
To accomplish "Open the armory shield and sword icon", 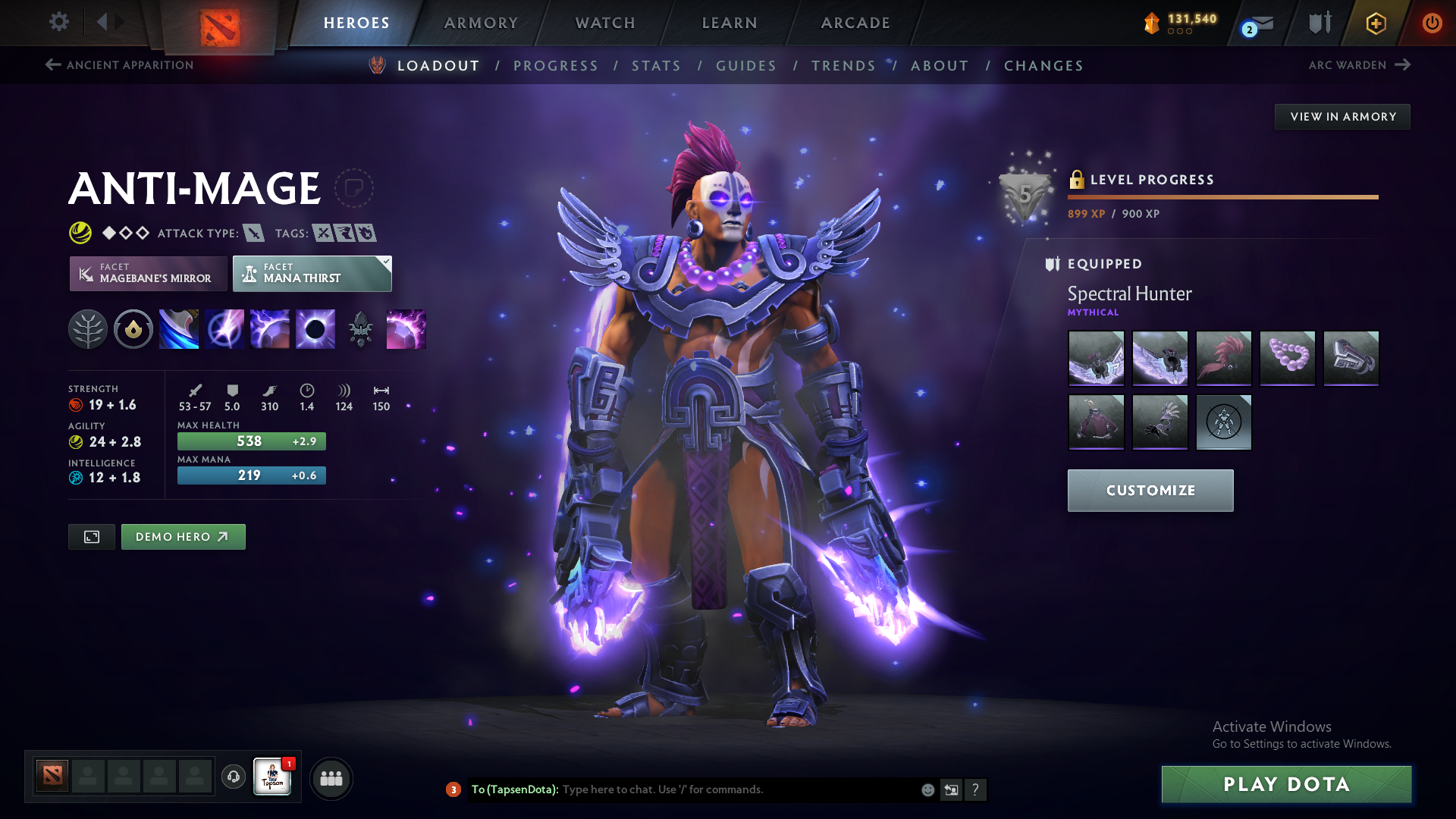I will click(1319, 23).
